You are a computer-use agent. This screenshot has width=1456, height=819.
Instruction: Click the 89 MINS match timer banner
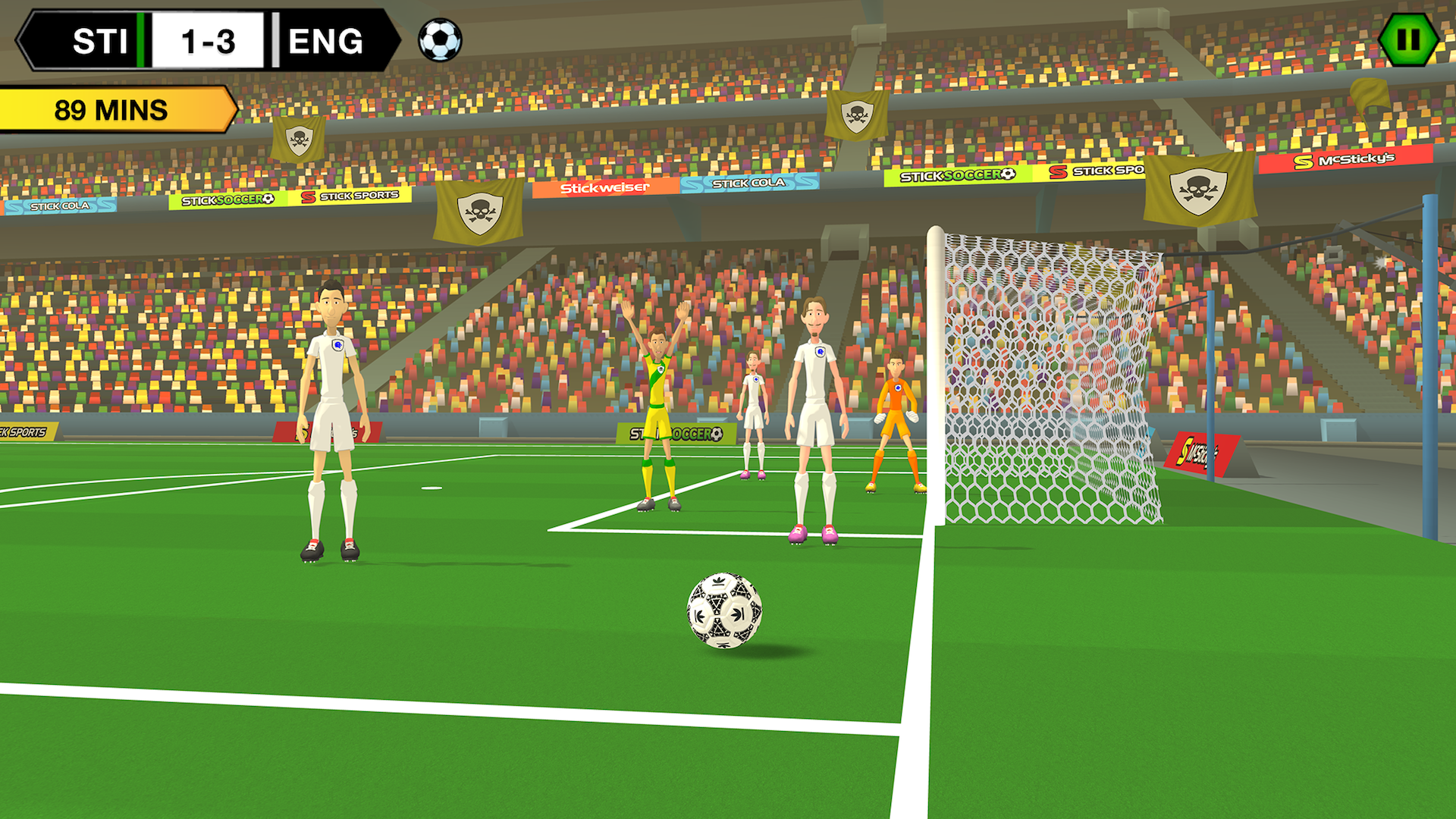point(110,108)
